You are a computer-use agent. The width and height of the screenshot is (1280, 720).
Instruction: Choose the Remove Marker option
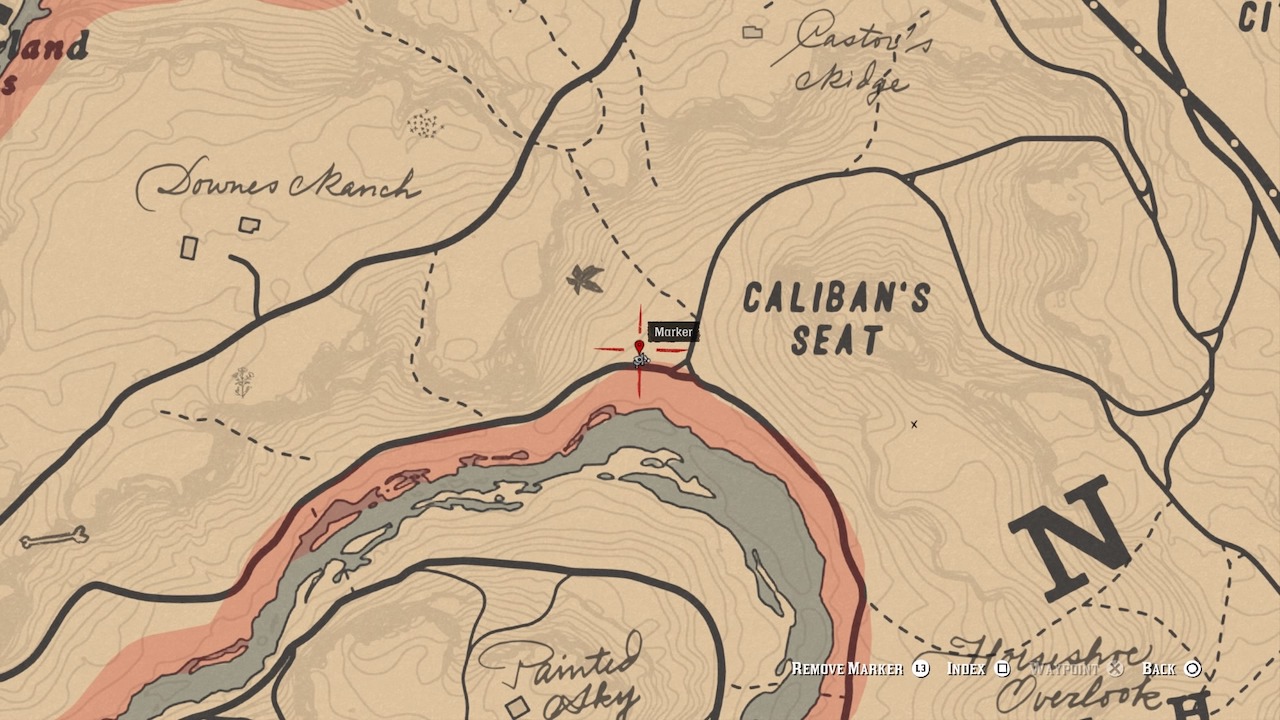[x=859, y=669]
